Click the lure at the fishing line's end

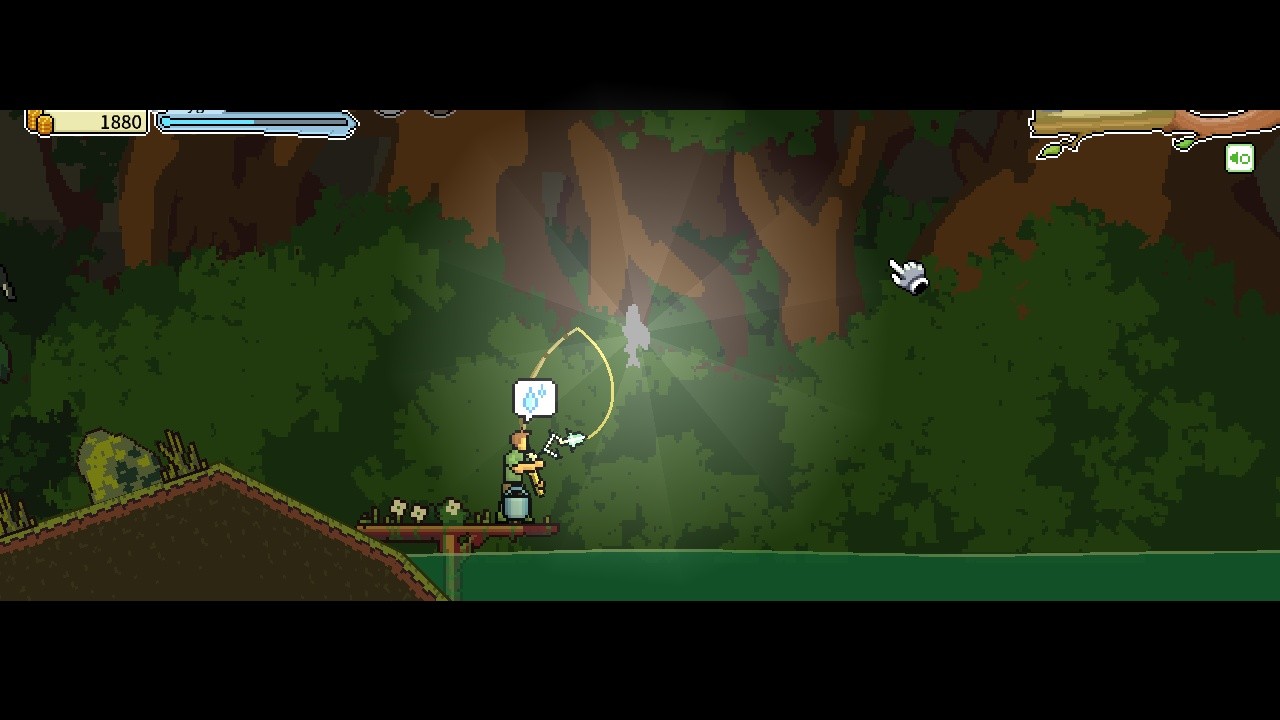574,438
